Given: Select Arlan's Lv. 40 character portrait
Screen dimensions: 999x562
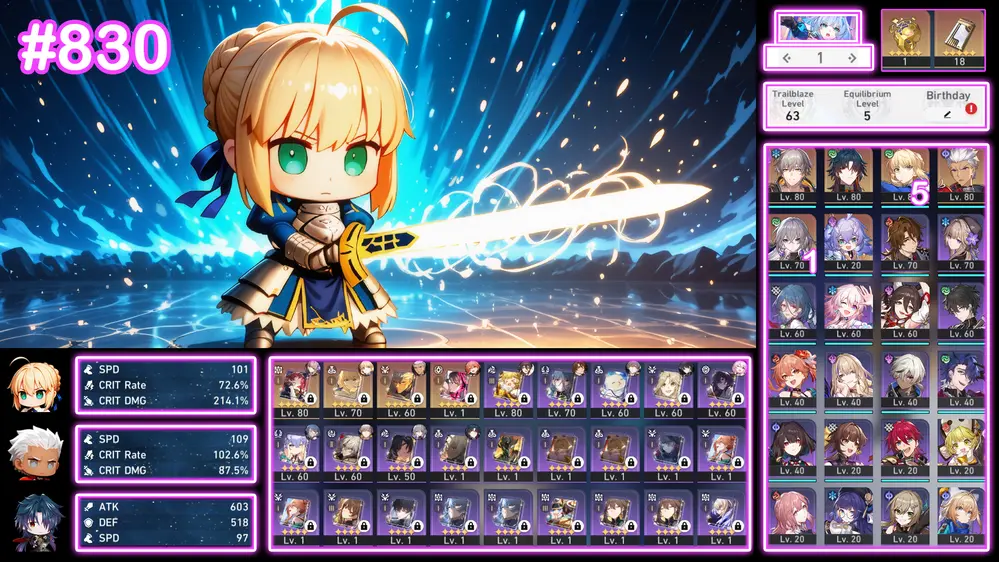Looking at the screenshot, I should [x=905, y=379].
